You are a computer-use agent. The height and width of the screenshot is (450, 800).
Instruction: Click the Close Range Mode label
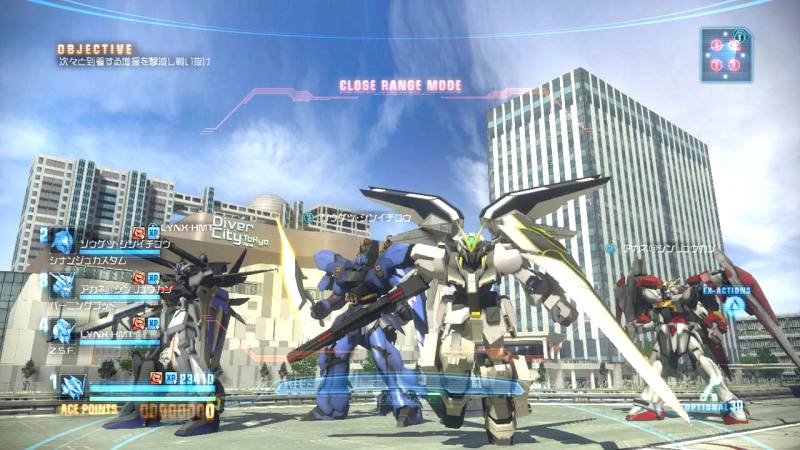click(400, 86)
